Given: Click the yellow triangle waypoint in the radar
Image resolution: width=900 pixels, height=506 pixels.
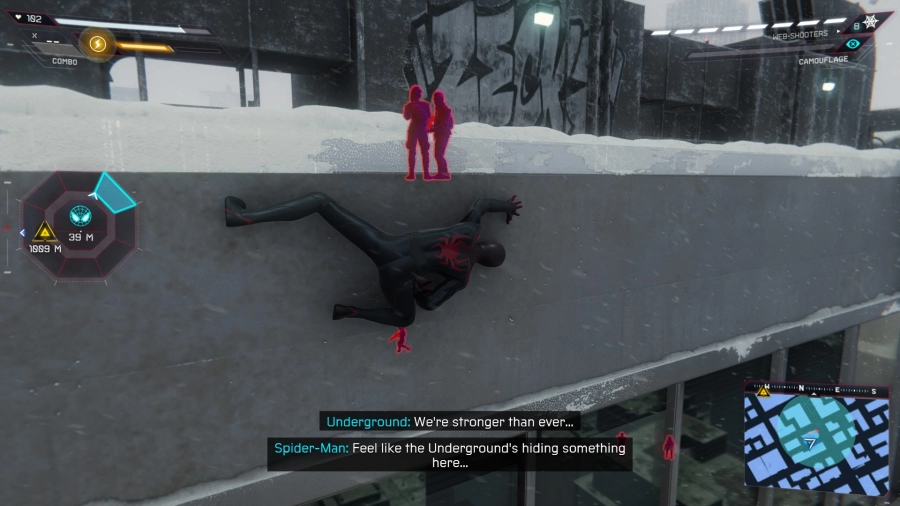Looking at the screenshot, I should tap(44, 232).
